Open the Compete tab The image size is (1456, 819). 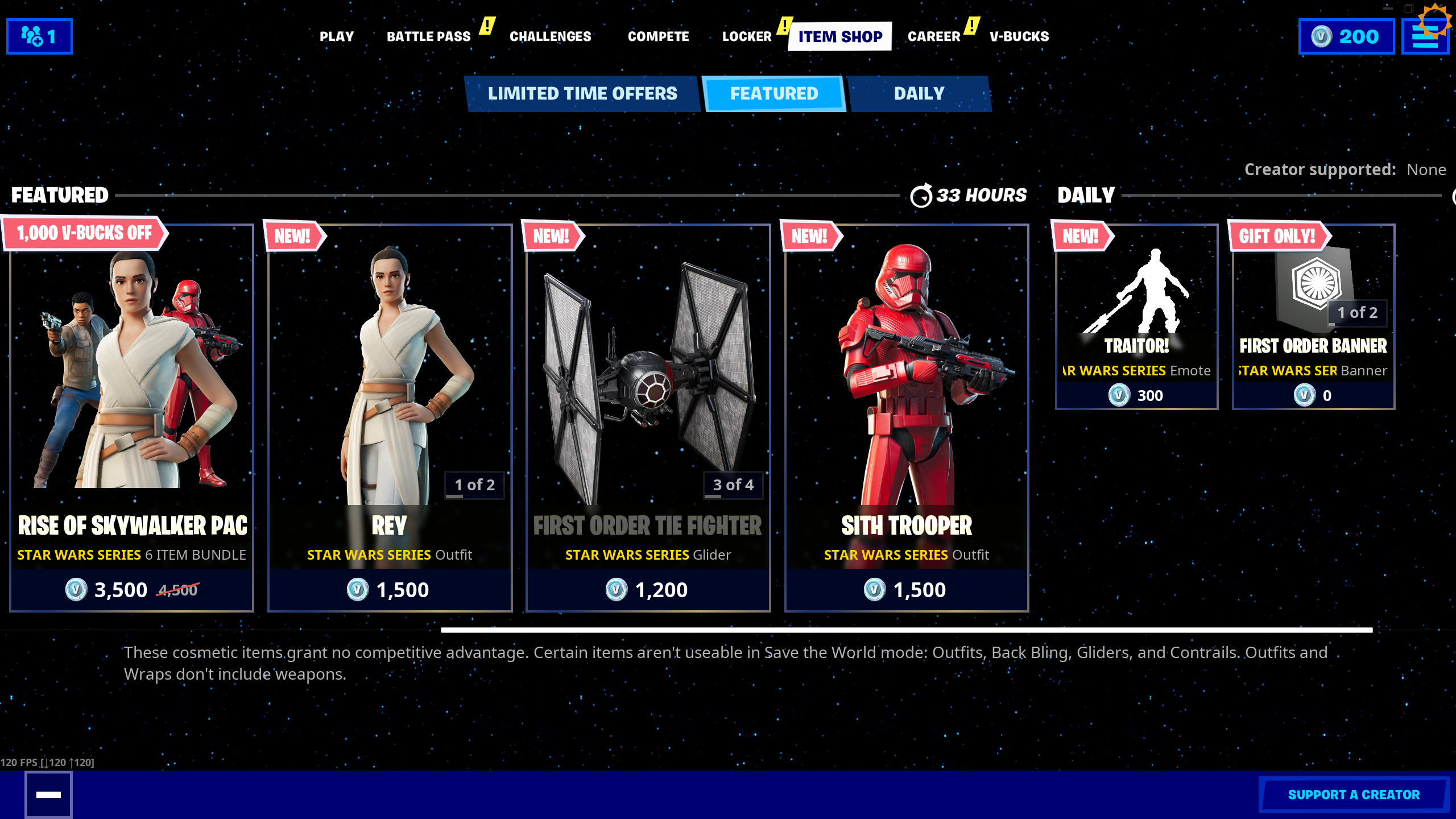click(x=658, y=36)
